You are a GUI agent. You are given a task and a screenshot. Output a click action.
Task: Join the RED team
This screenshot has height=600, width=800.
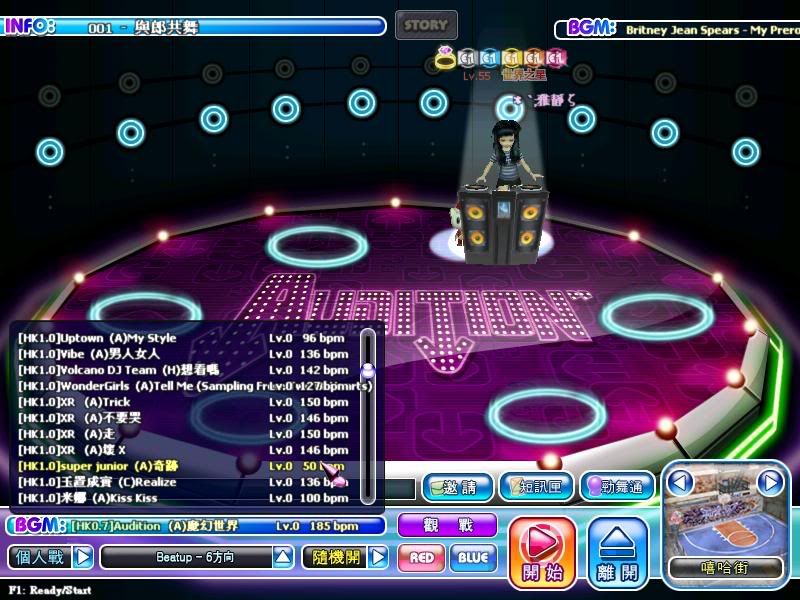[x=421, y=557]
